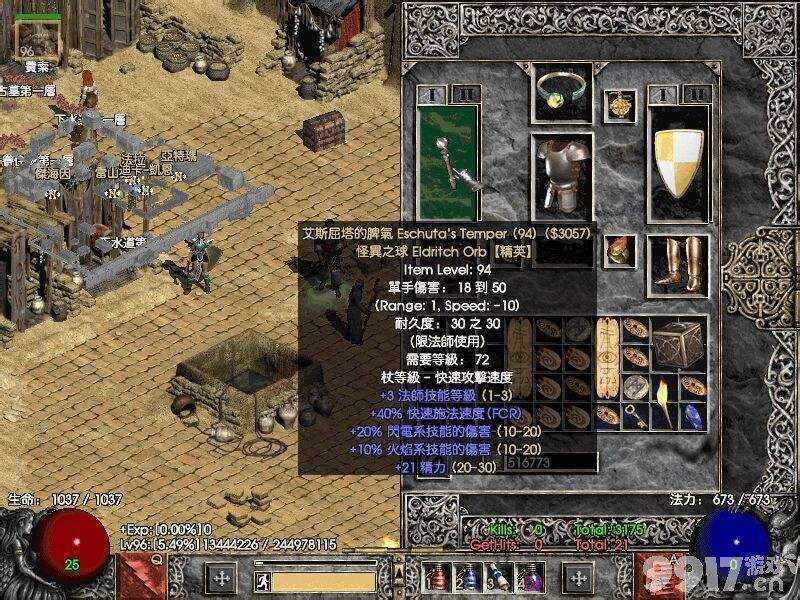Screen dimensions: 800x600
Task: Select the blue gem in inventory
Action: pyautogui.click(x=694, y=415)
